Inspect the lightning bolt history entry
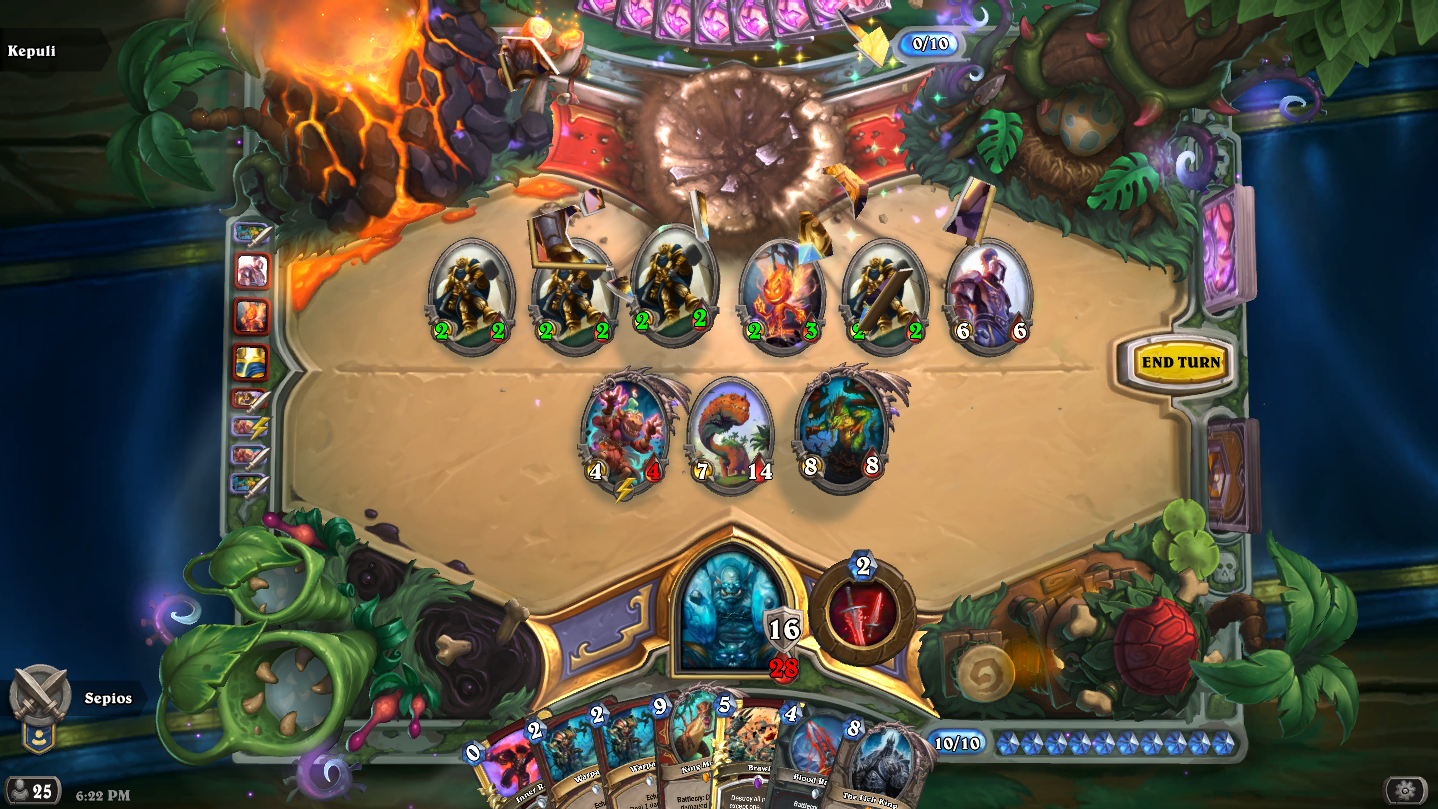This screenshot has width=1438, height=809. click(x=251, y=427)
